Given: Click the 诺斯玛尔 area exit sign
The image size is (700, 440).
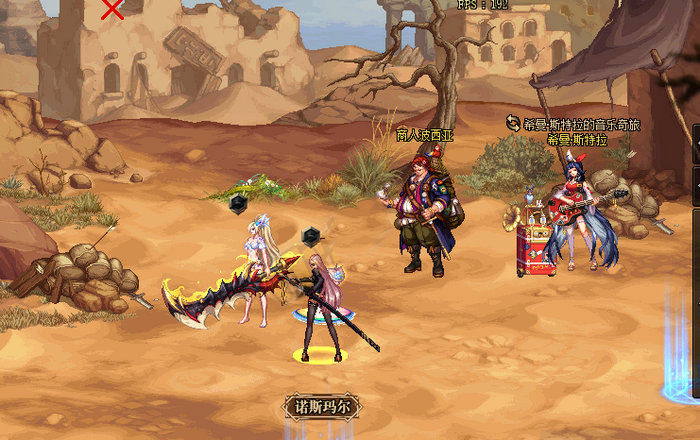Looking at the screenshot, I should coord(320,406).
